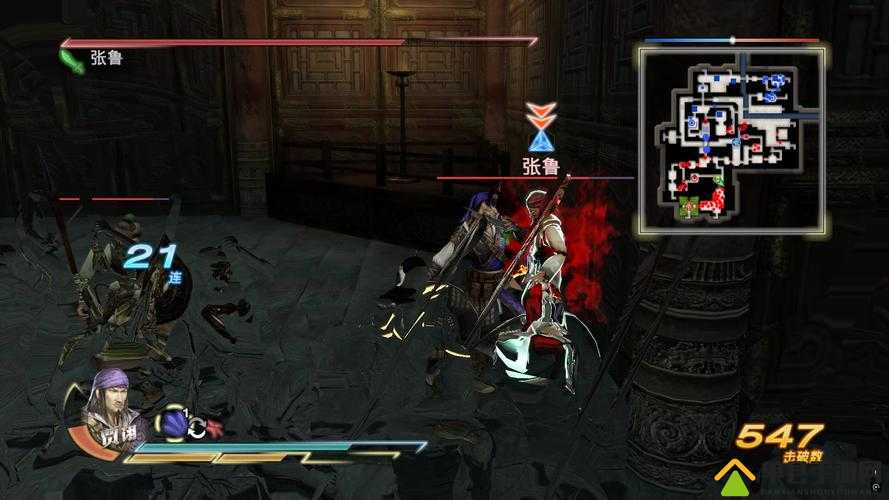The image size is (889, 500).
Task: Click the purple-bandana character portrait
Action: coord(113,405)
